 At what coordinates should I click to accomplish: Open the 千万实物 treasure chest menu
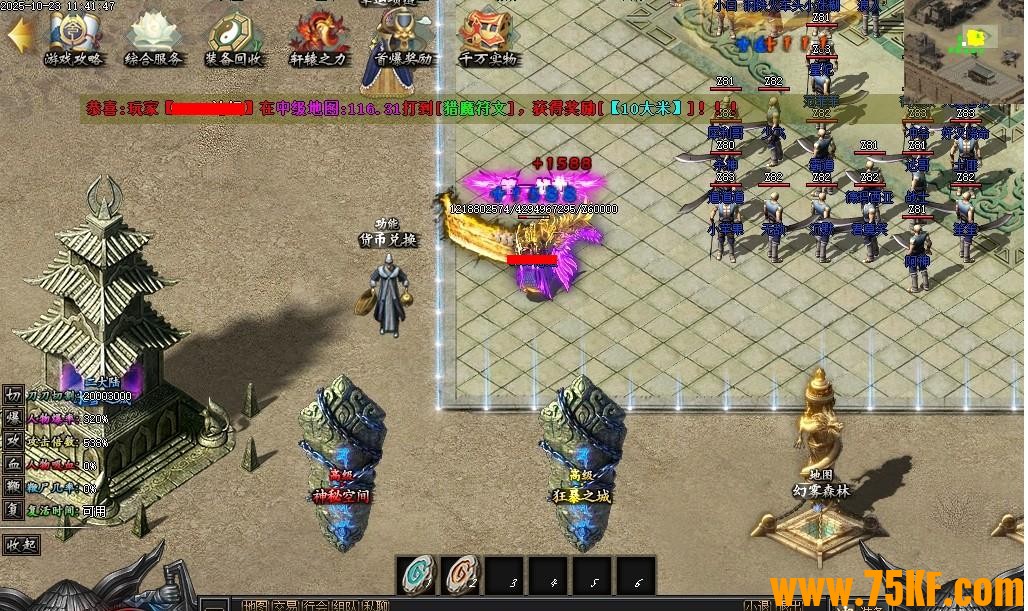click(488, 38)
